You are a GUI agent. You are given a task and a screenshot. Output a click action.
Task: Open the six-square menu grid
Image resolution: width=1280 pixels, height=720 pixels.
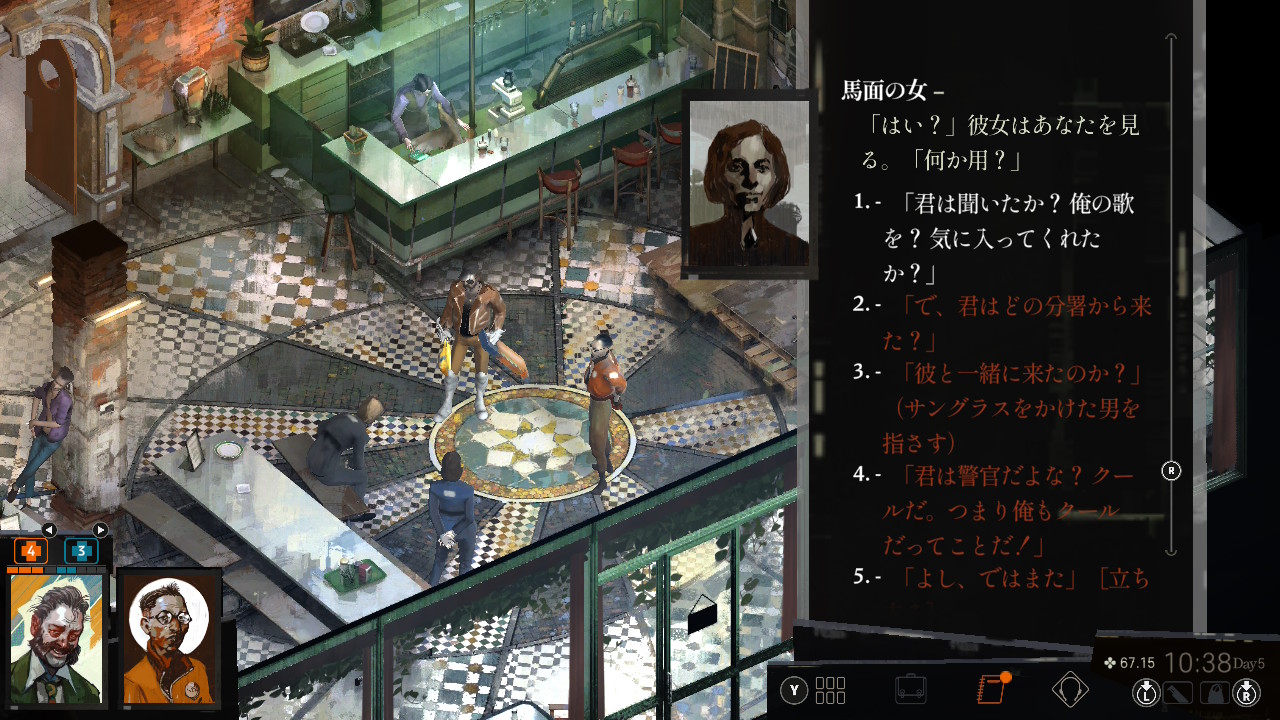(x=830, y=690)
